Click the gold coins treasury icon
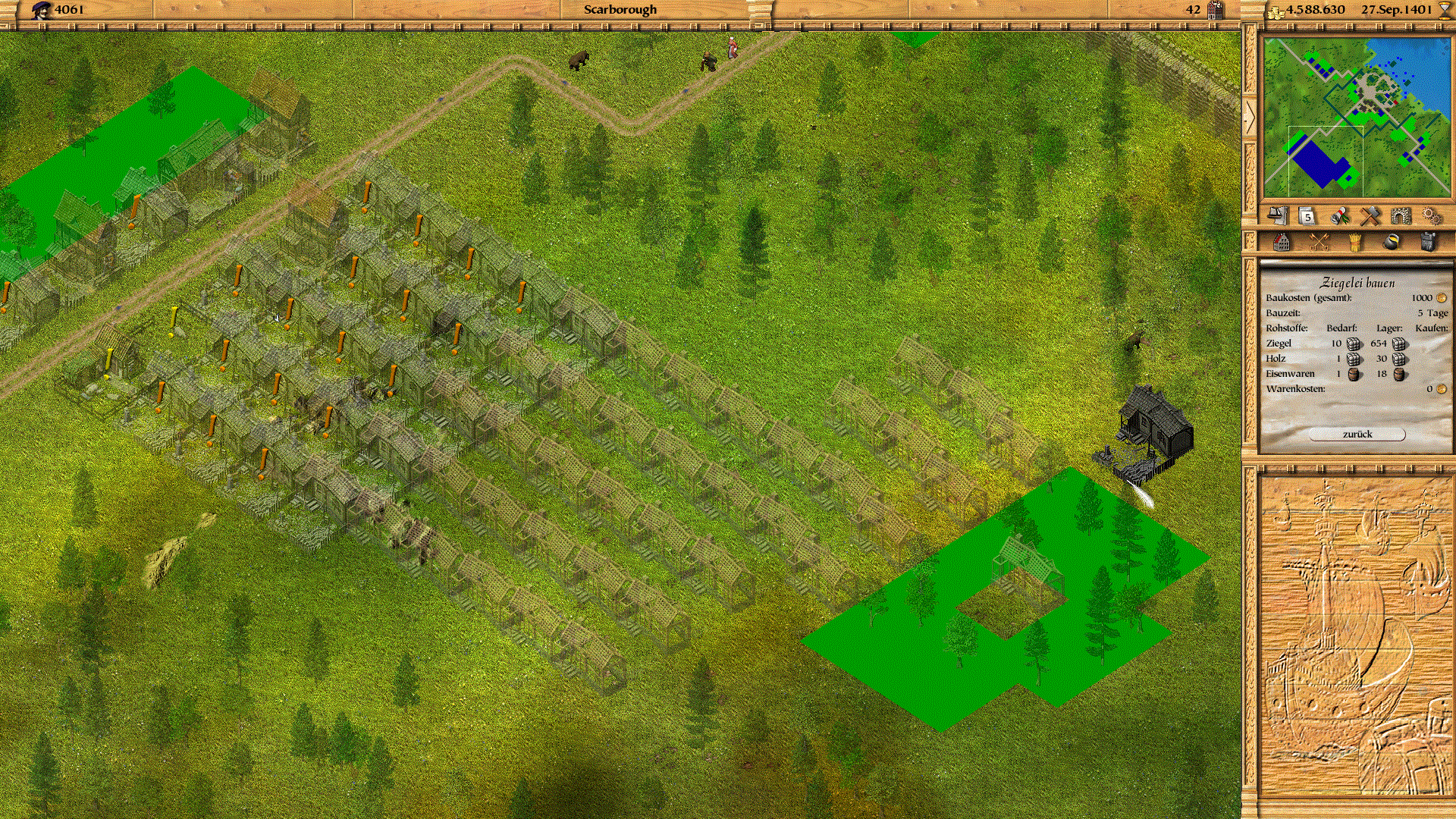The width and height of the screenshot is (1456, 819). 1276,11
